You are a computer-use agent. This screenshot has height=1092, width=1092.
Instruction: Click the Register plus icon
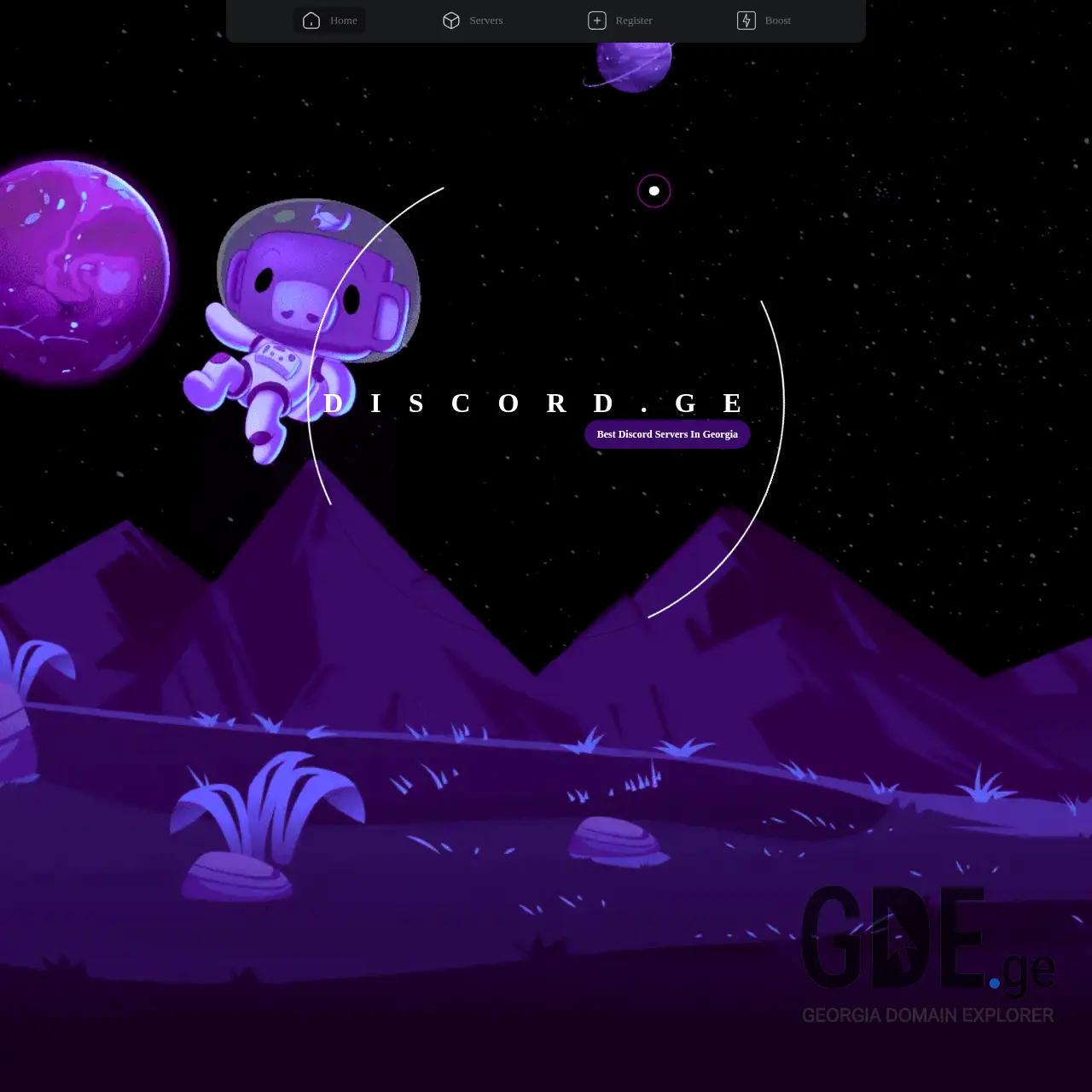pos(596,20)
